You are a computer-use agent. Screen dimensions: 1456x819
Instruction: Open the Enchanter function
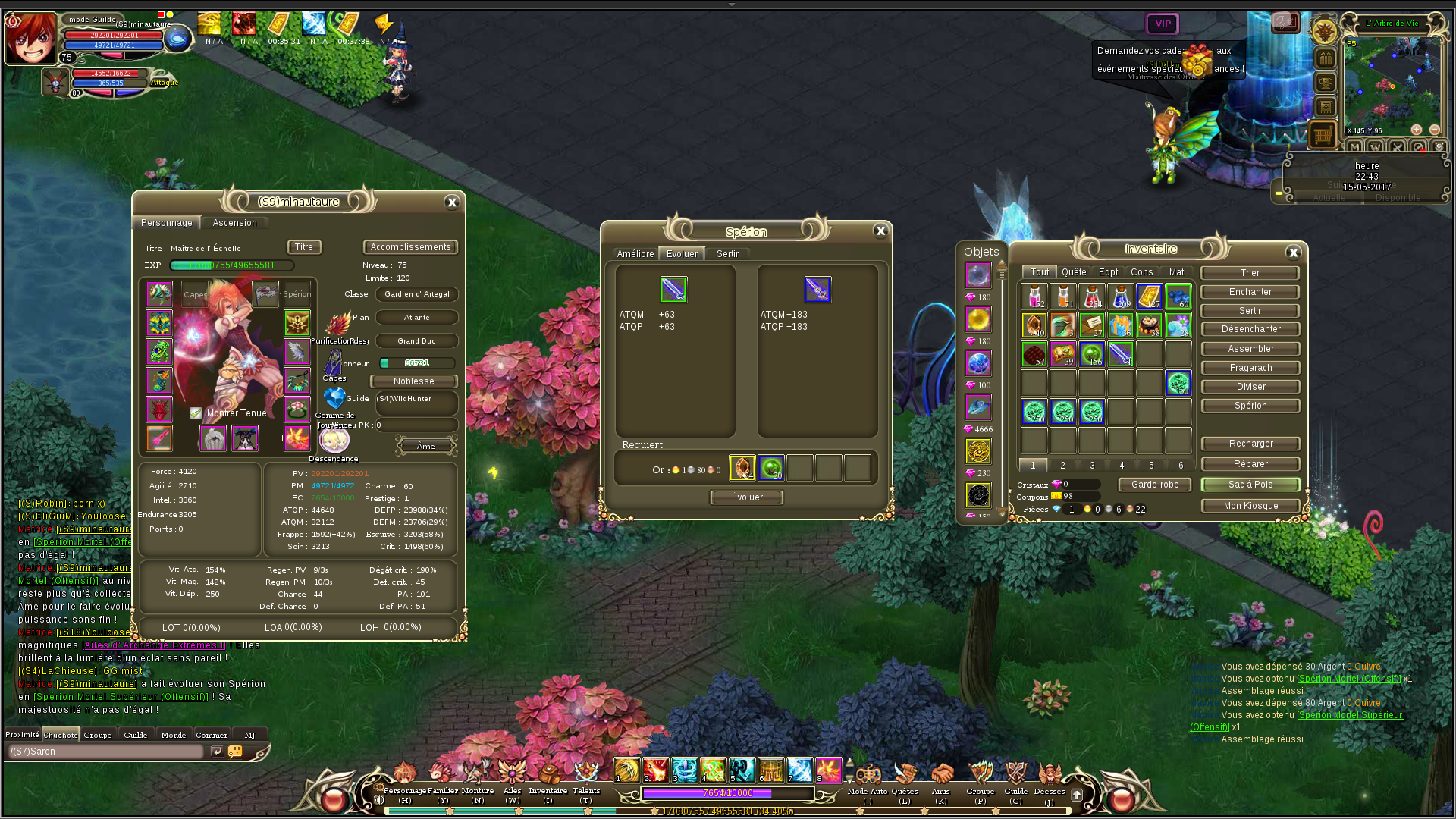(1250, 292)
